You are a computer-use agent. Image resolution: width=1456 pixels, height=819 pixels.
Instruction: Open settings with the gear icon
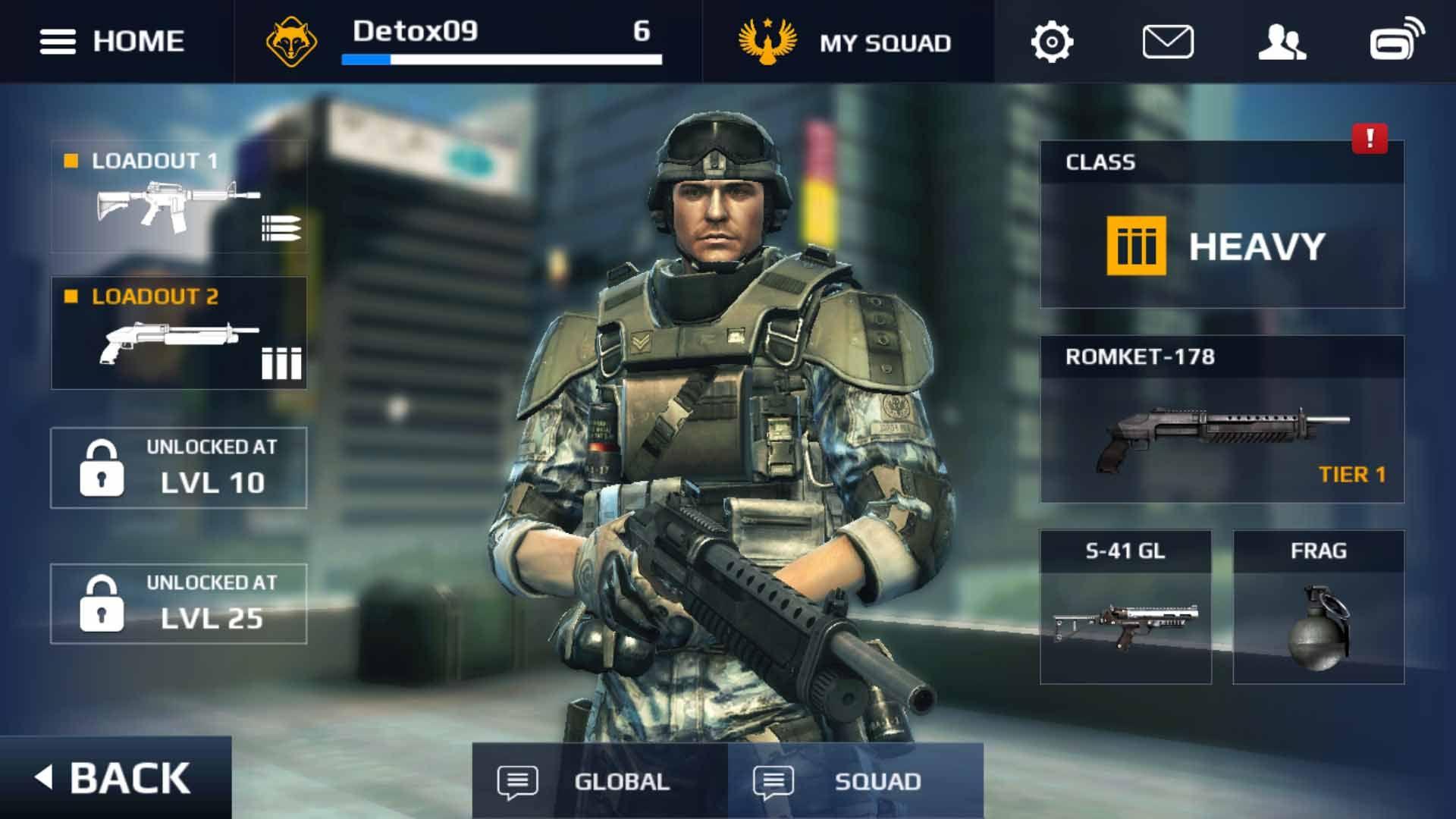pos(1052,42)
